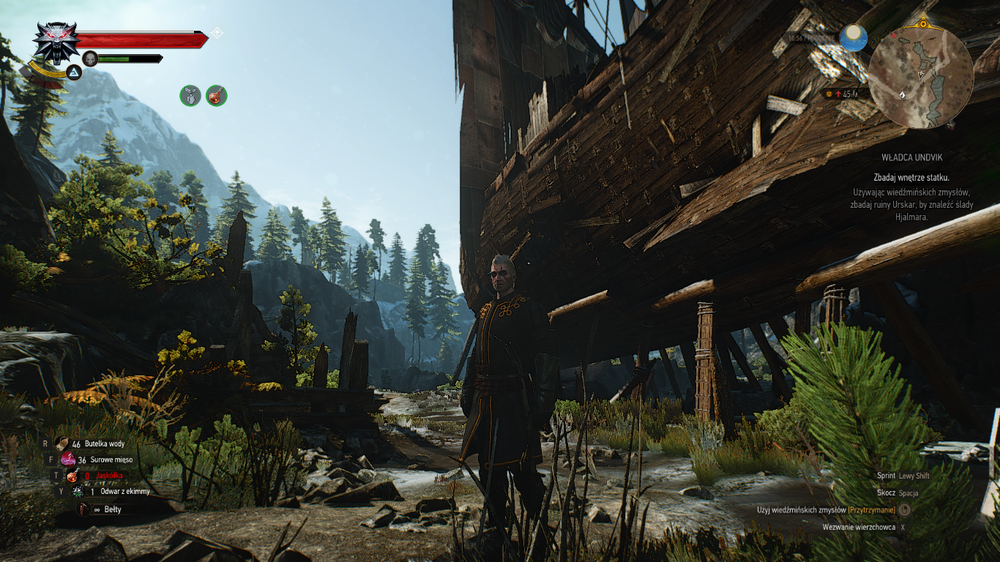This screenshot has height=562, width=1000.
Task: Select the active witcher sign icon
Action: coord(74,72)
